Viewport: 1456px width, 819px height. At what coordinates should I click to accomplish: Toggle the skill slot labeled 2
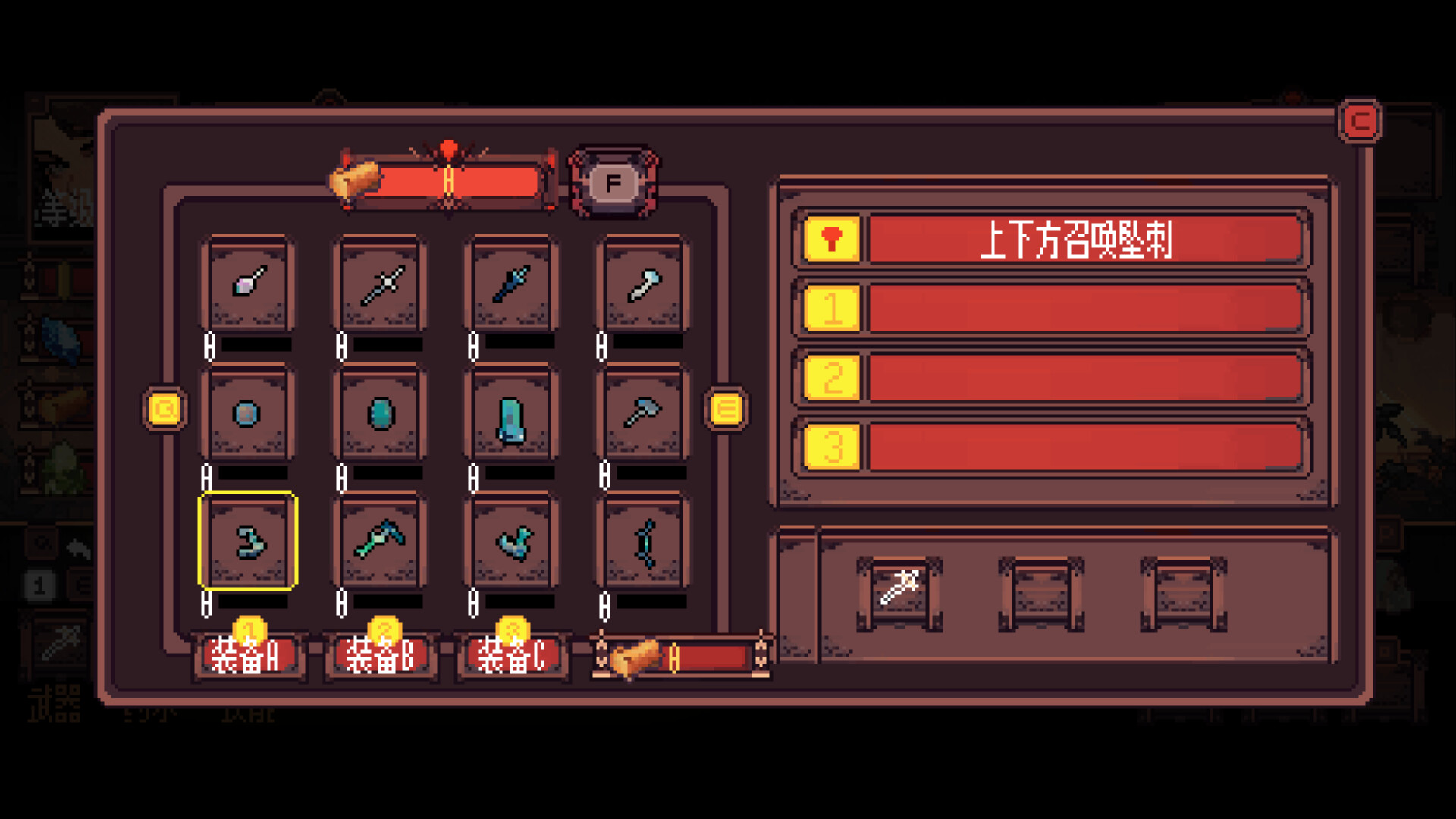[831, 379]
